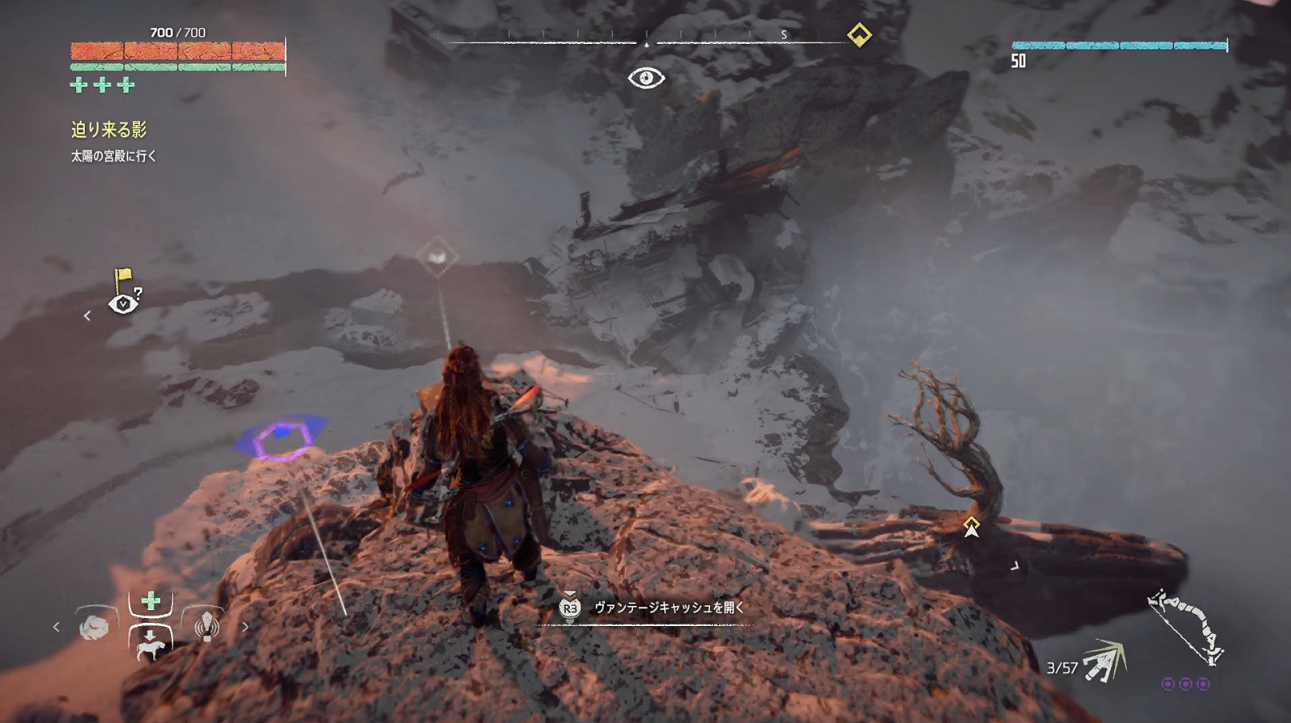
Task: Cycle tools with the left arrow
Action: (56, 627)
